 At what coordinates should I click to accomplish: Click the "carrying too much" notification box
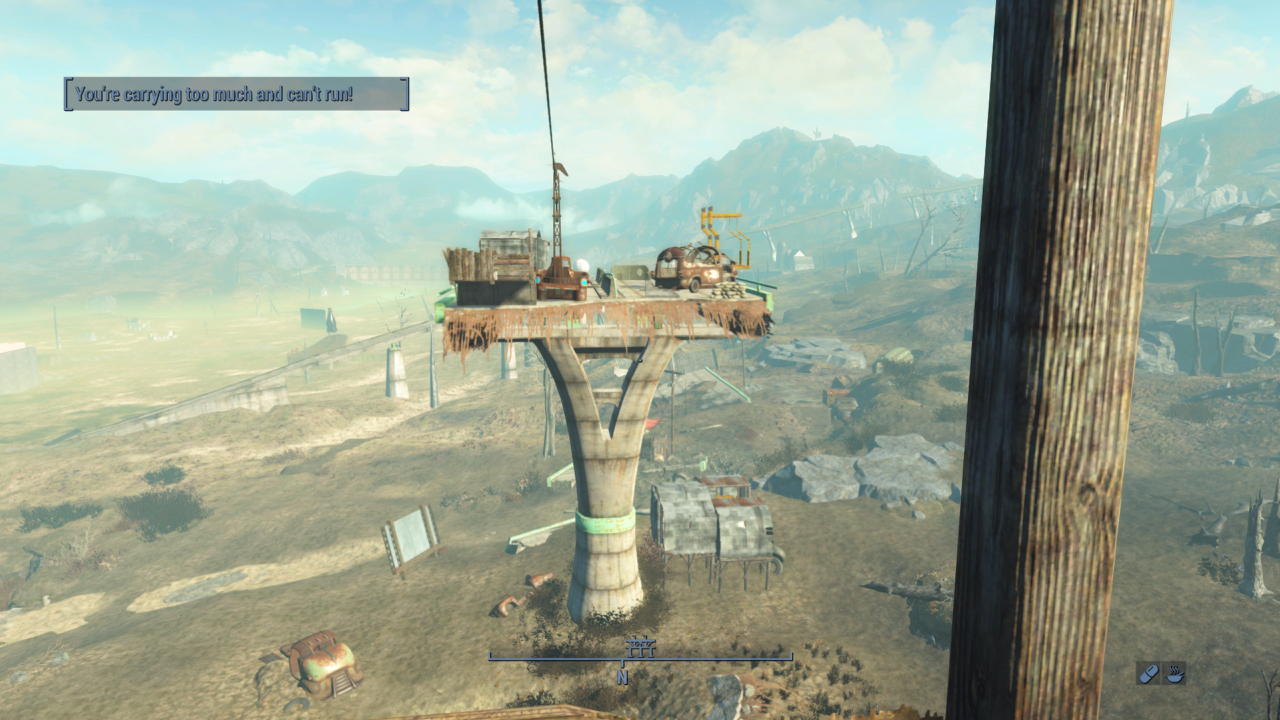(237, 94)
